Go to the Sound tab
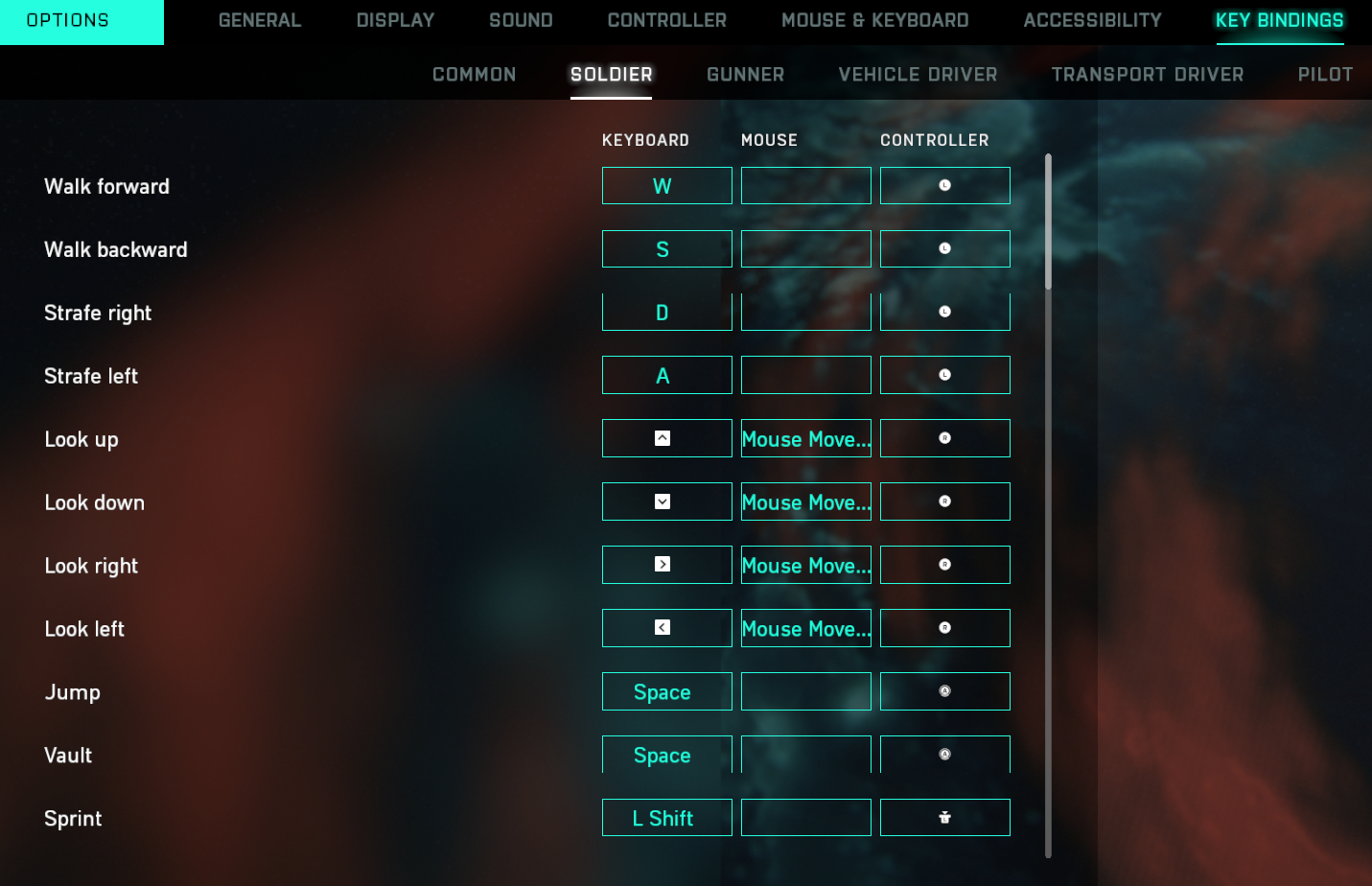 click(521, 20)
